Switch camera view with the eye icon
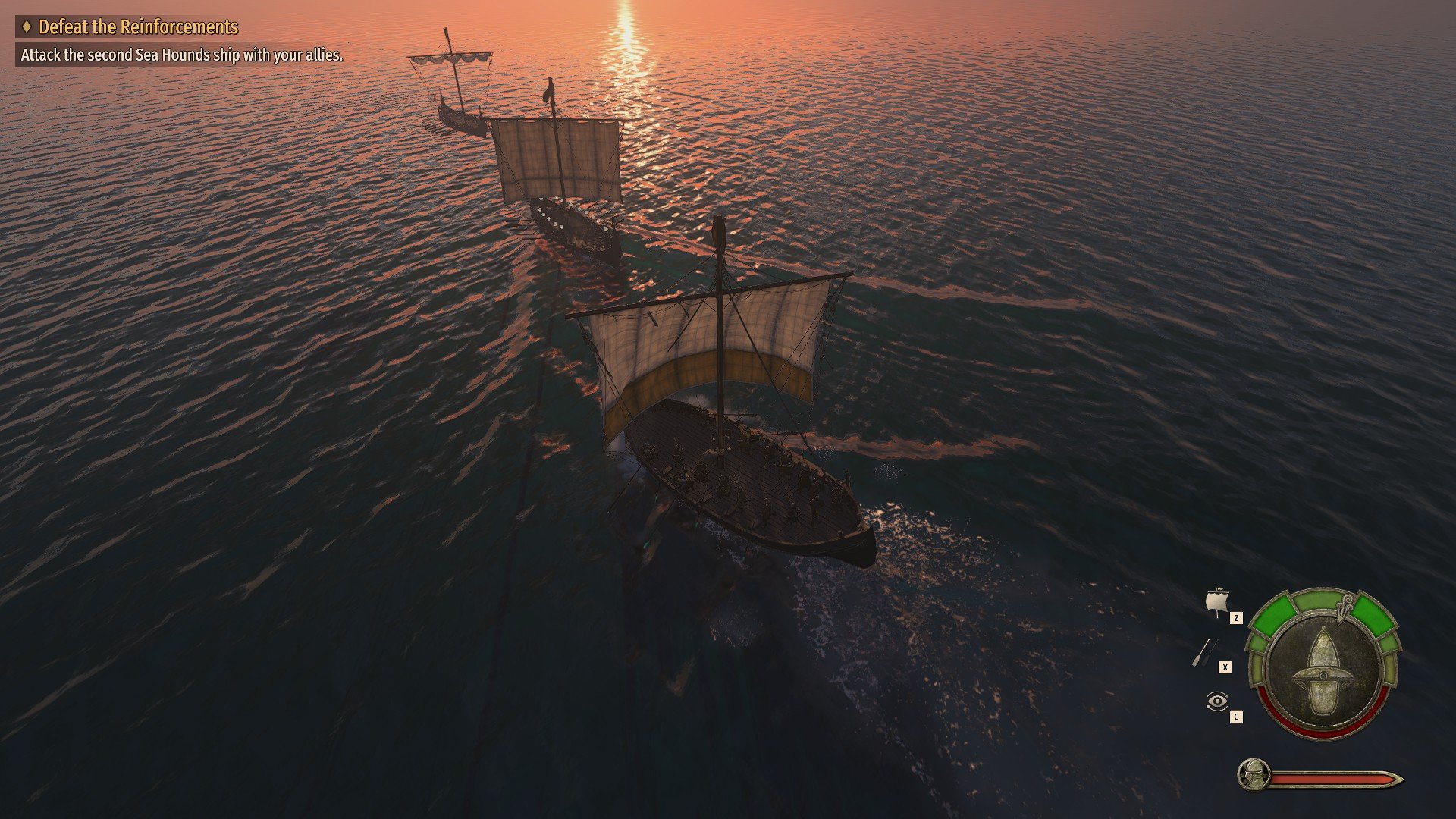Image resolution: width=1456 pixels, height=819 pixels. click(1216, 701)
